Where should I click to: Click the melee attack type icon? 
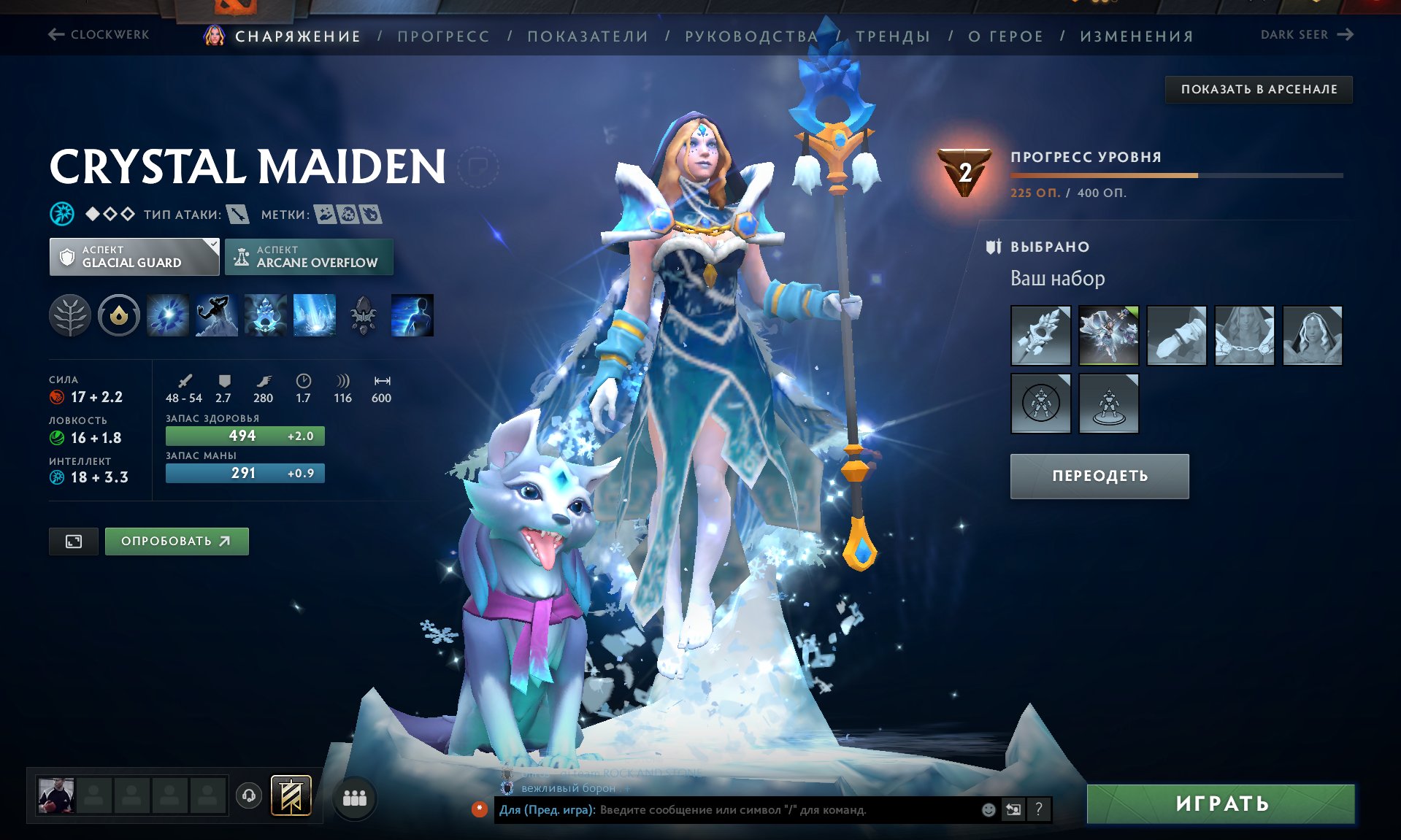coord(241,215)
